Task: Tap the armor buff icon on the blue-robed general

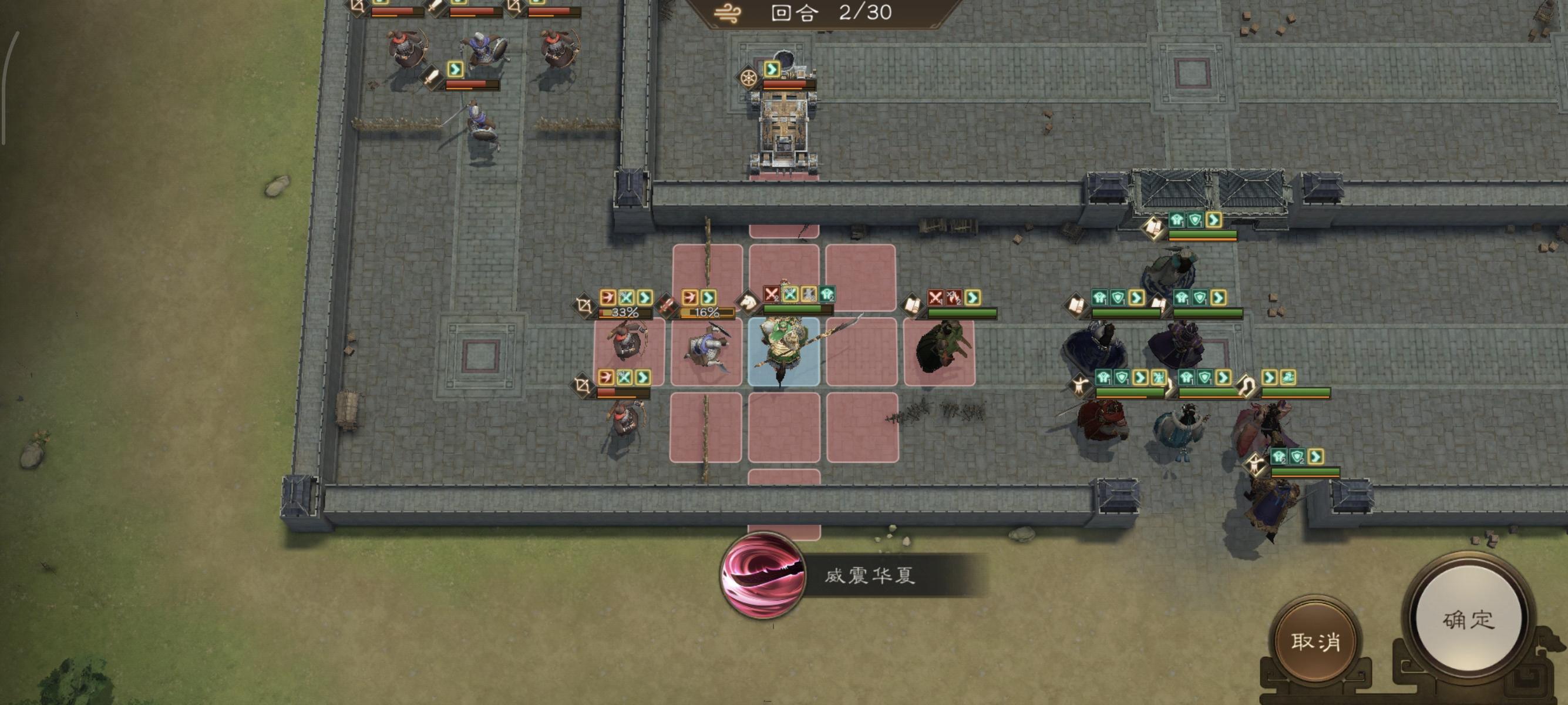Action: click(x=1101, y=298)
